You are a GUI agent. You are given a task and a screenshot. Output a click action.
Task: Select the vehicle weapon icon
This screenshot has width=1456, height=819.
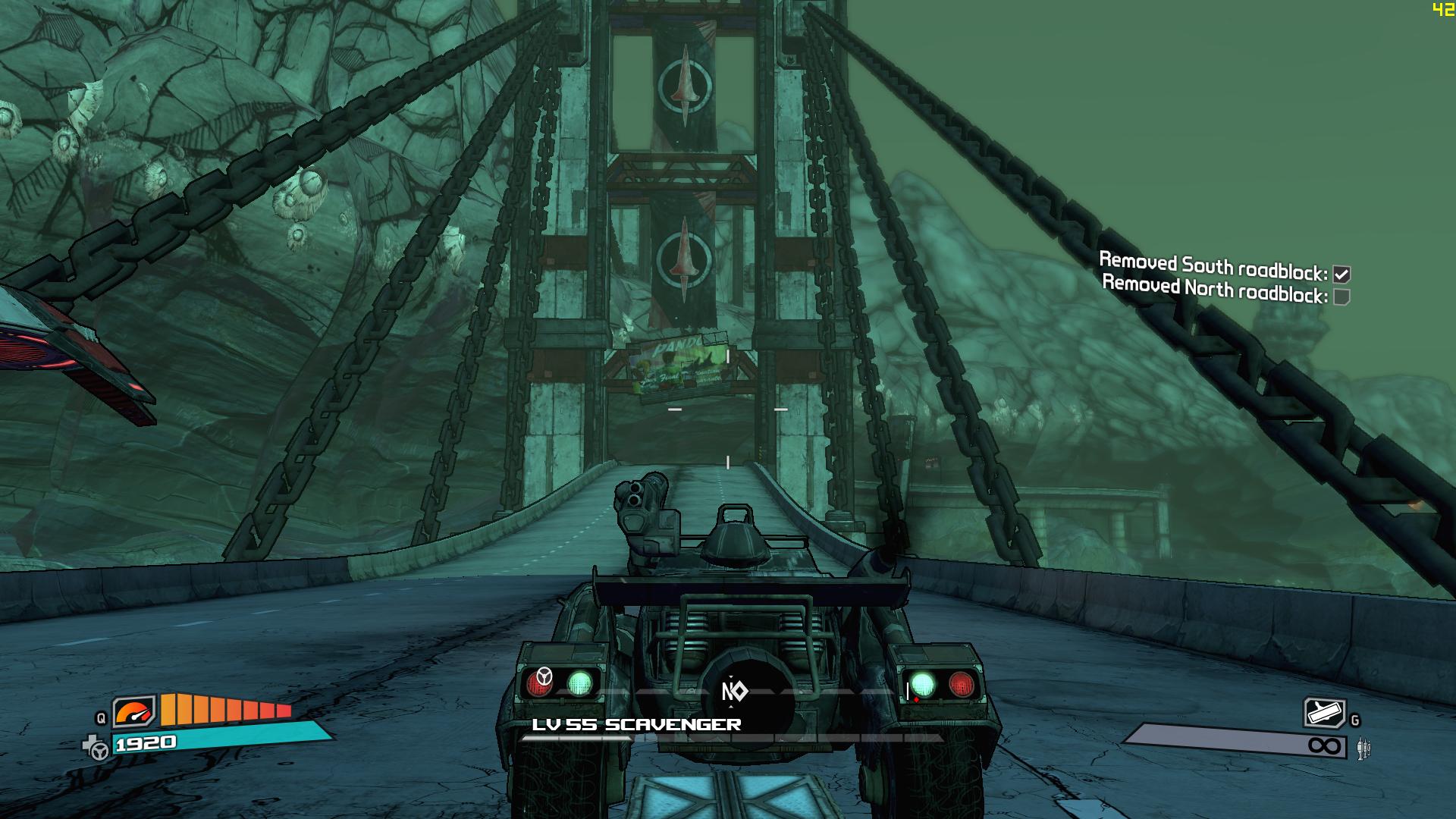point(1324,713)
